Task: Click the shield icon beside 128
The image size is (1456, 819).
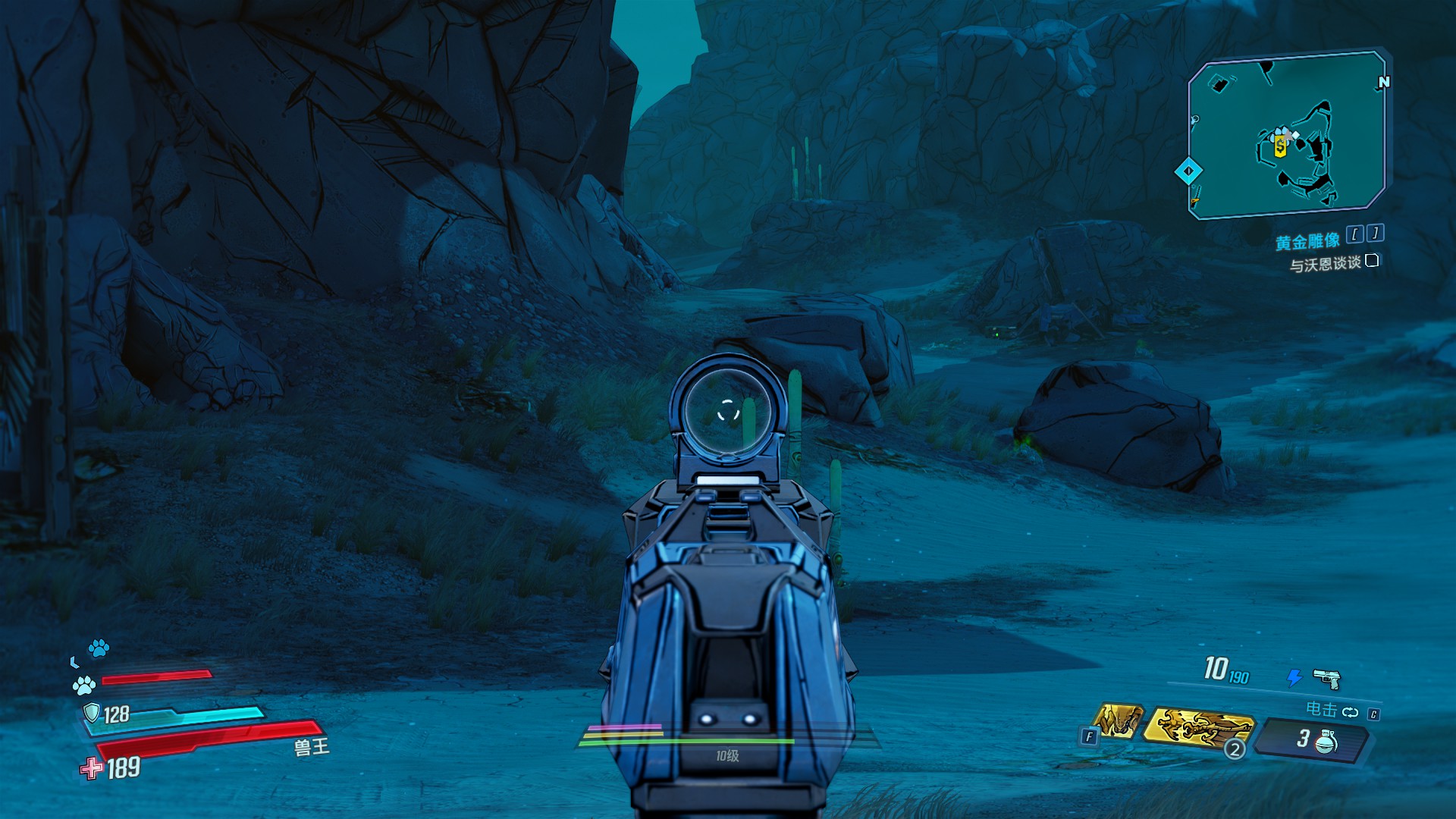Action: (x=92, y=713)
